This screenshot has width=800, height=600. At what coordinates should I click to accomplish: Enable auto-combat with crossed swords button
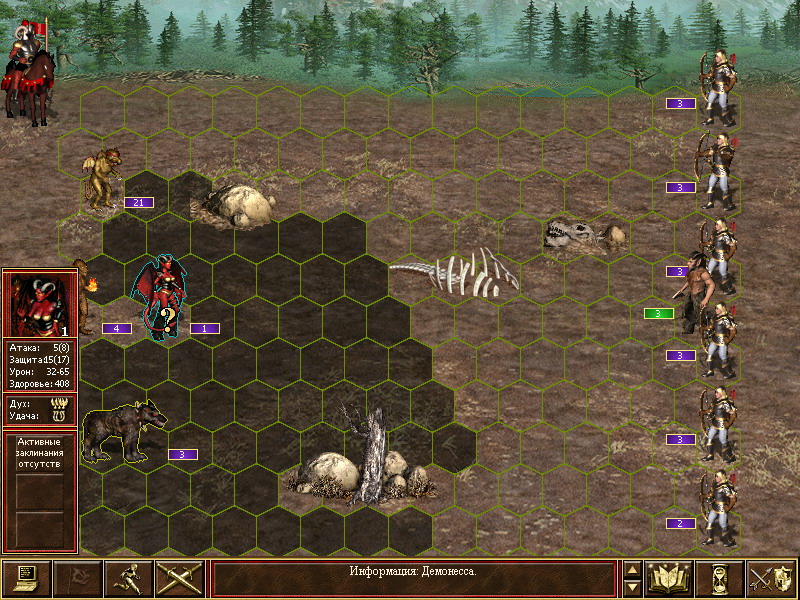click(179, 578)
